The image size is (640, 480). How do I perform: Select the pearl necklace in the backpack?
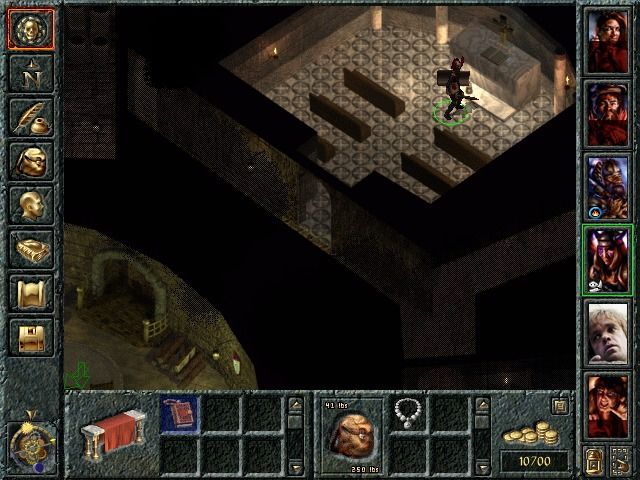click(407, 411)
